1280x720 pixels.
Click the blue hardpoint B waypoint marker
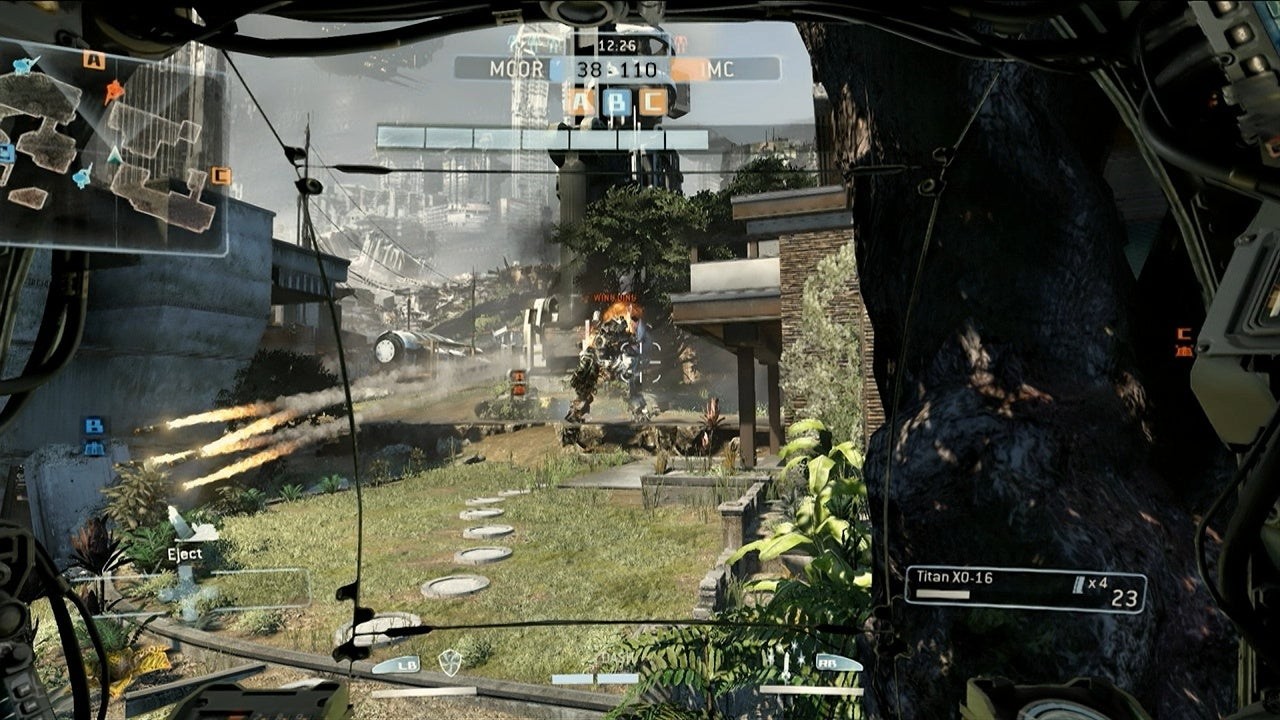[x=93, y=426]
